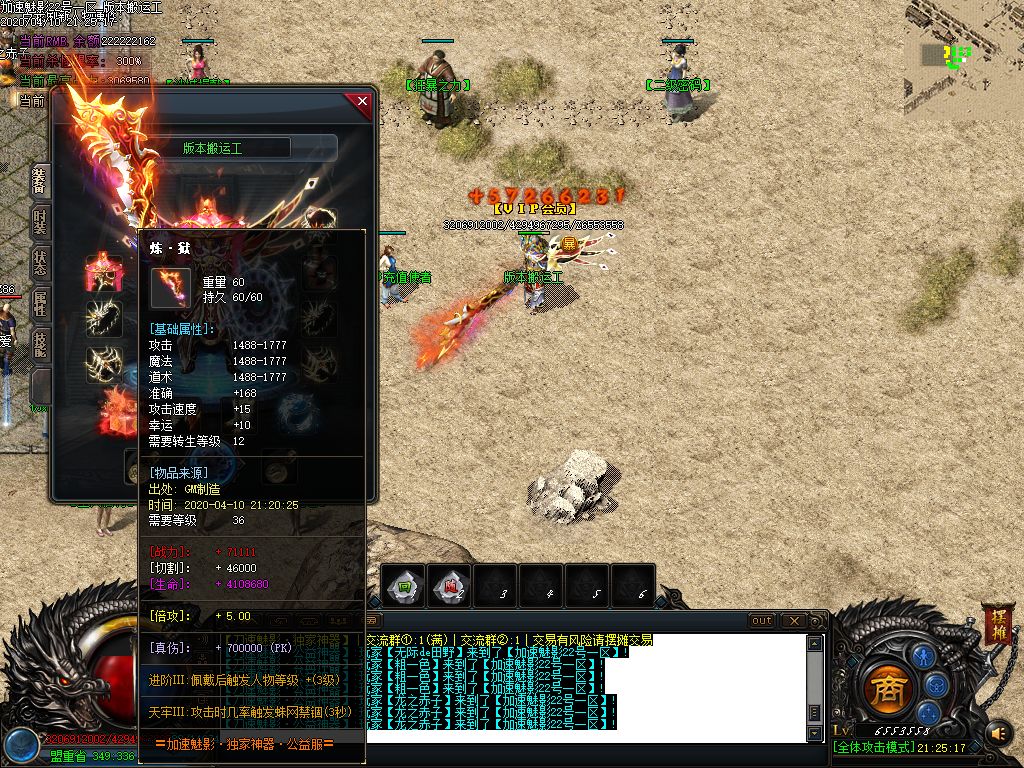Open the 状态 status tab

point(40,263)
